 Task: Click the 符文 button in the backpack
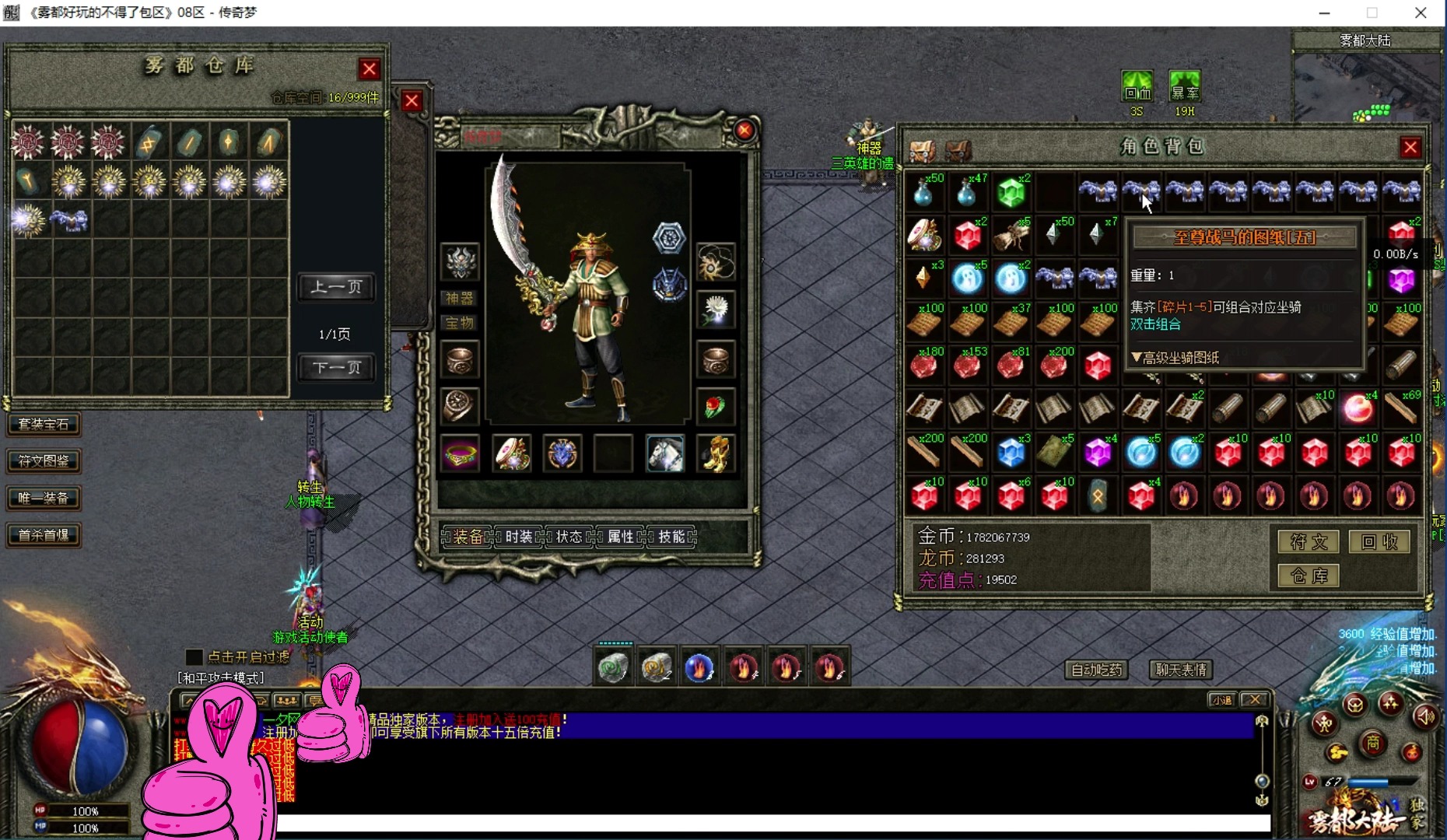[x=1309, y=541]
